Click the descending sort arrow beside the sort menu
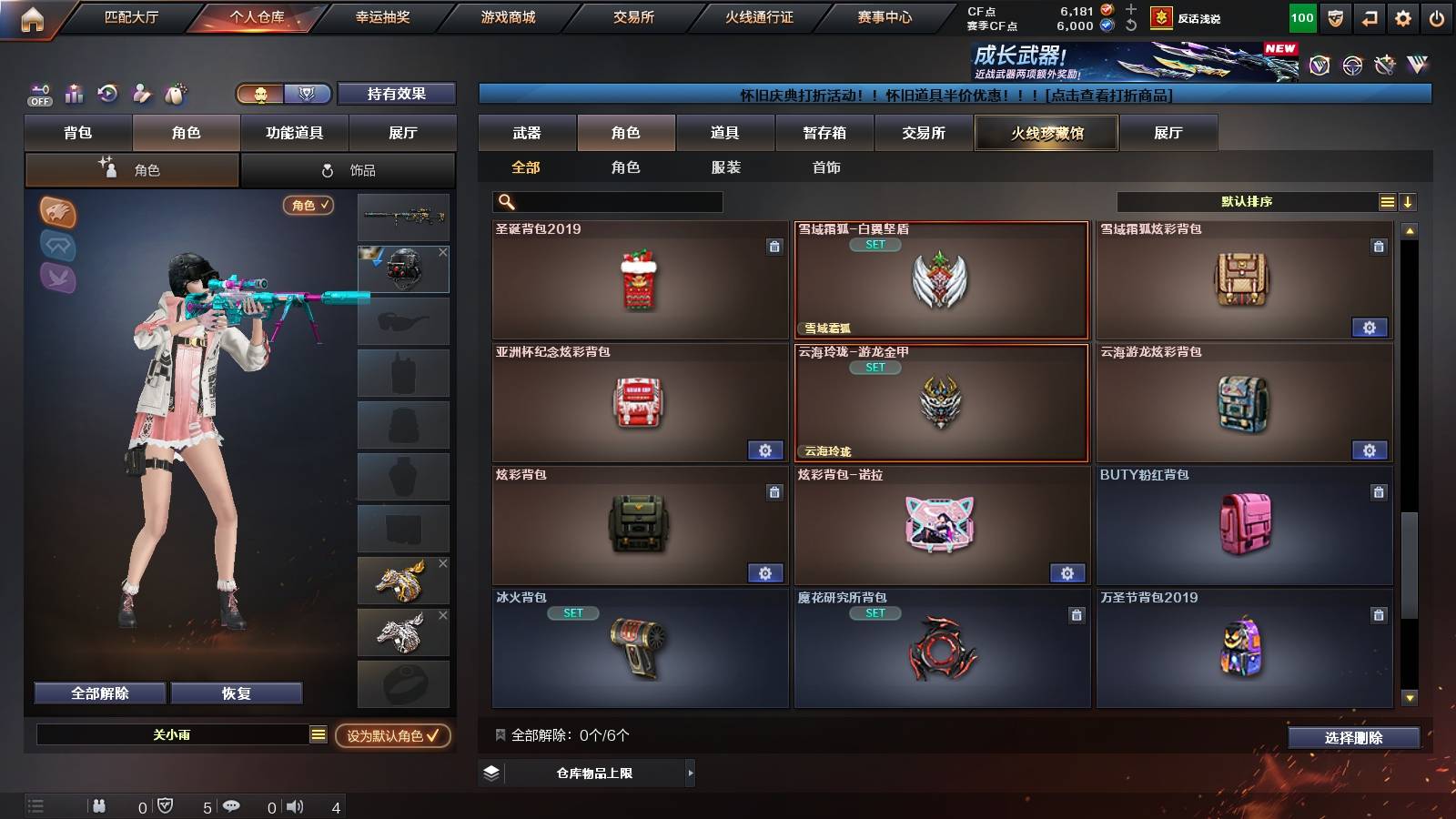The image size is (1456, 819). tap(1407, 201)
